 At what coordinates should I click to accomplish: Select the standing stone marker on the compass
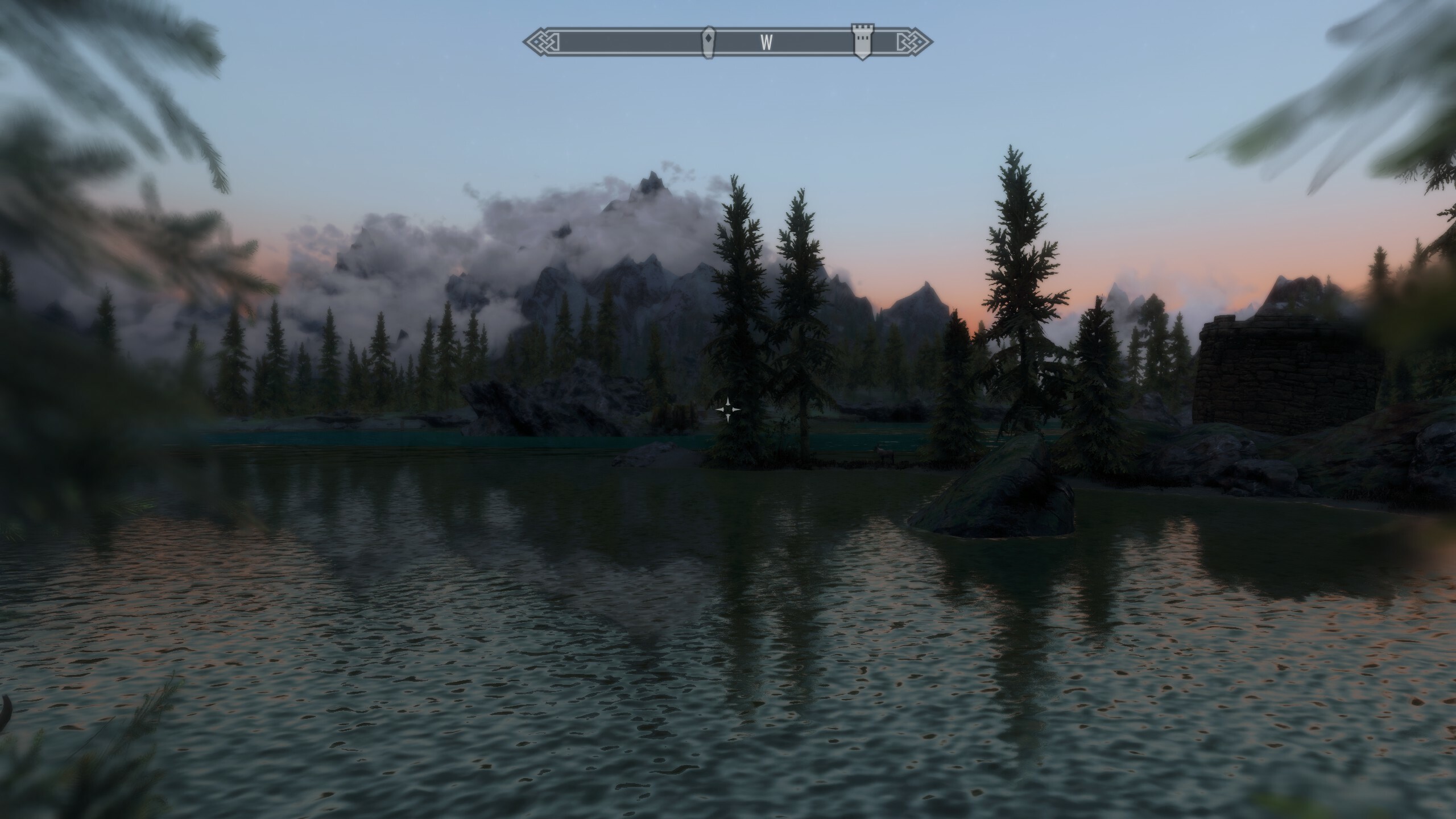(708, 42)
